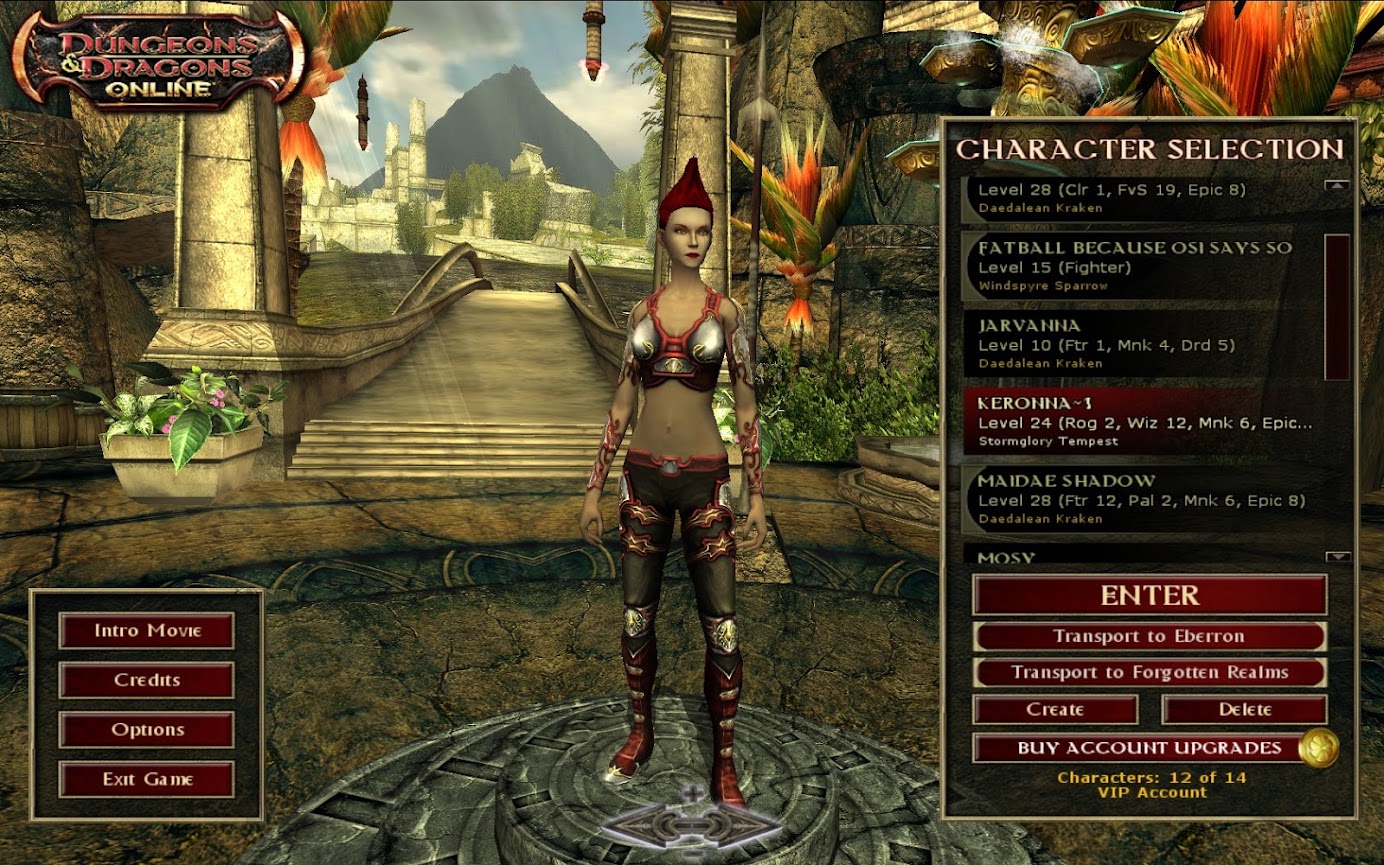Open Buy Account Upgrades
This screenshot has height=865, width=1384.
(1135, 748)
